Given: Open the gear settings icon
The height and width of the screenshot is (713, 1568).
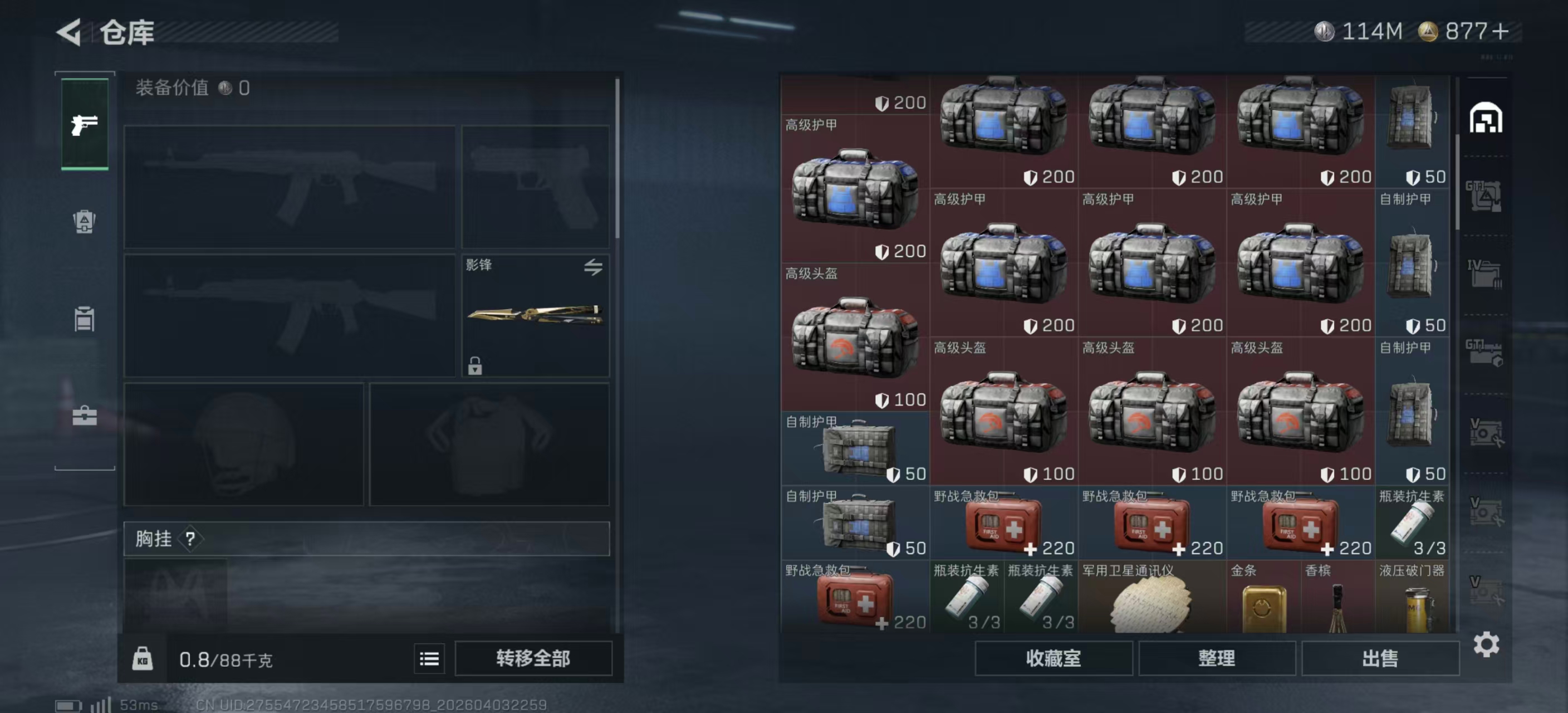Looking at the screenshot, I should pos(1486,644).
